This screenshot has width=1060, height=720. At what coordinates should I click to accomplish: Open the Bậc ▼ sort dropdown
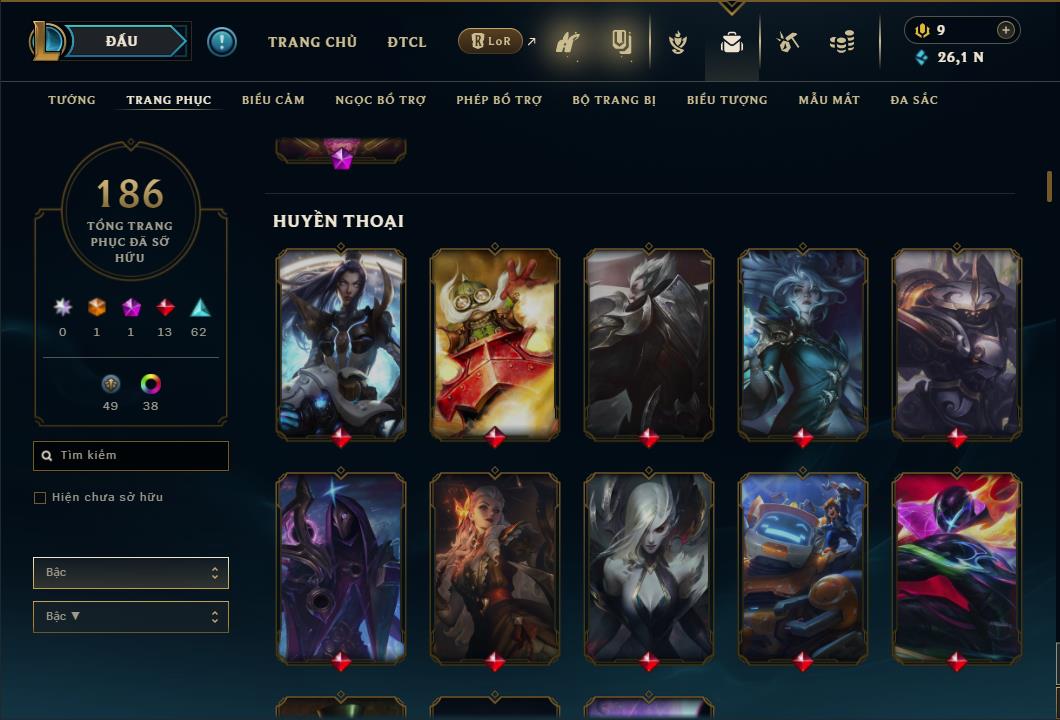[x=131, y=617]
